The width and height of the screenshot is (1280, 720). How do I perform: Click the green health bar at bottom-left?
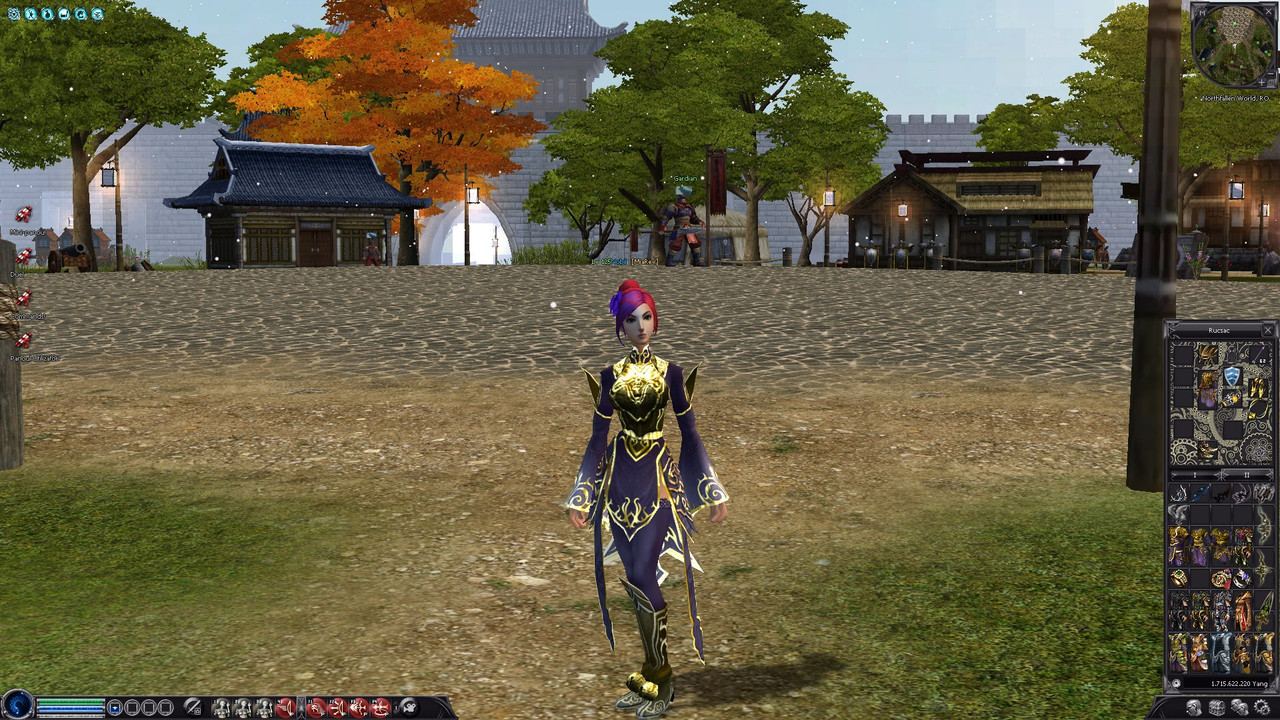point(70,700)
